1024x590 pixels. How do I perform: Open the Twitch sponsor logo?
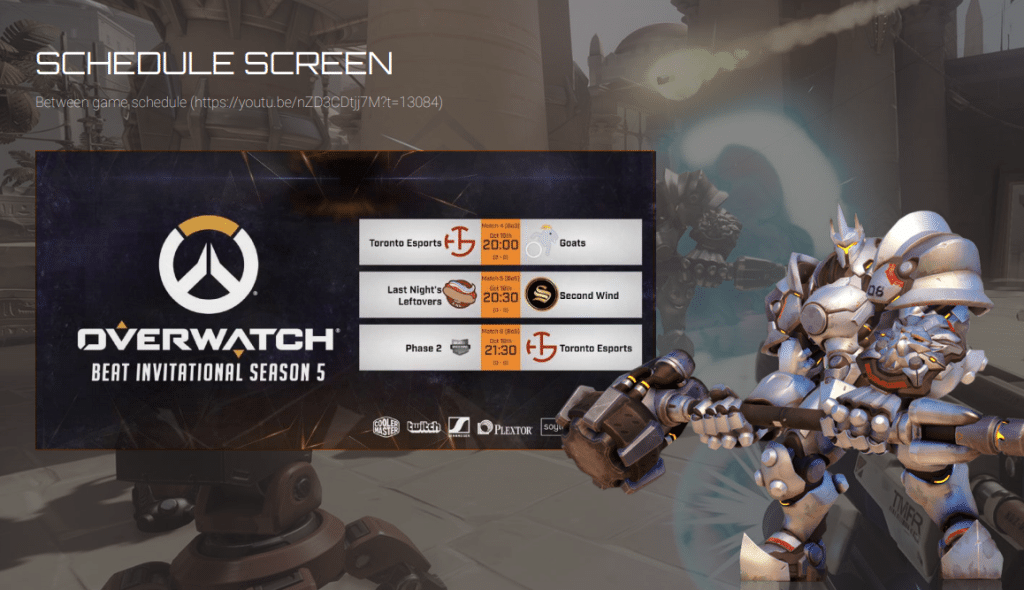tap(423, 426)
